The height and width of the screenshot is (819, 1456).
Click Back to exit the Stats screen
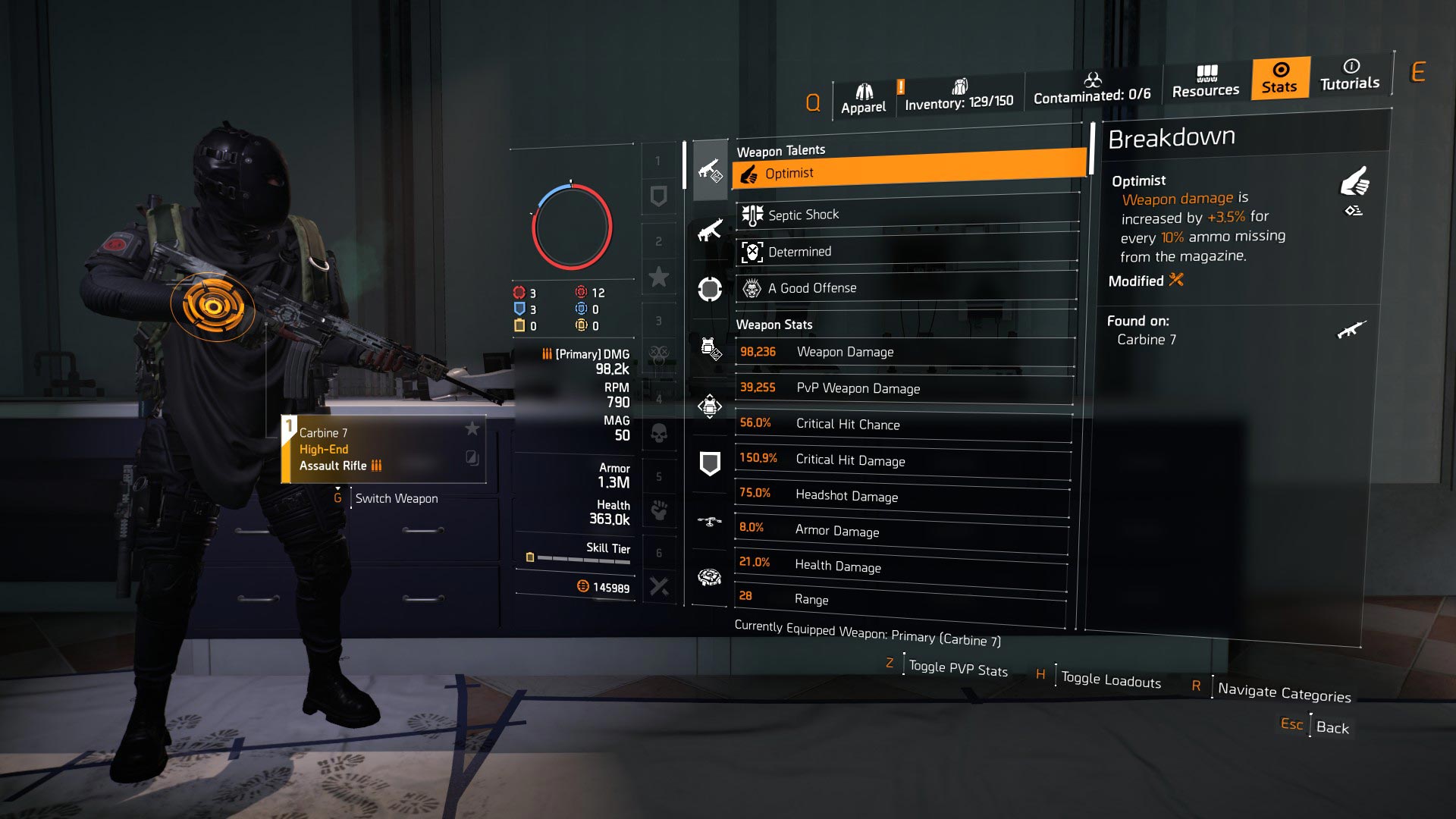pyautogui.click(x=1332, y=728)
